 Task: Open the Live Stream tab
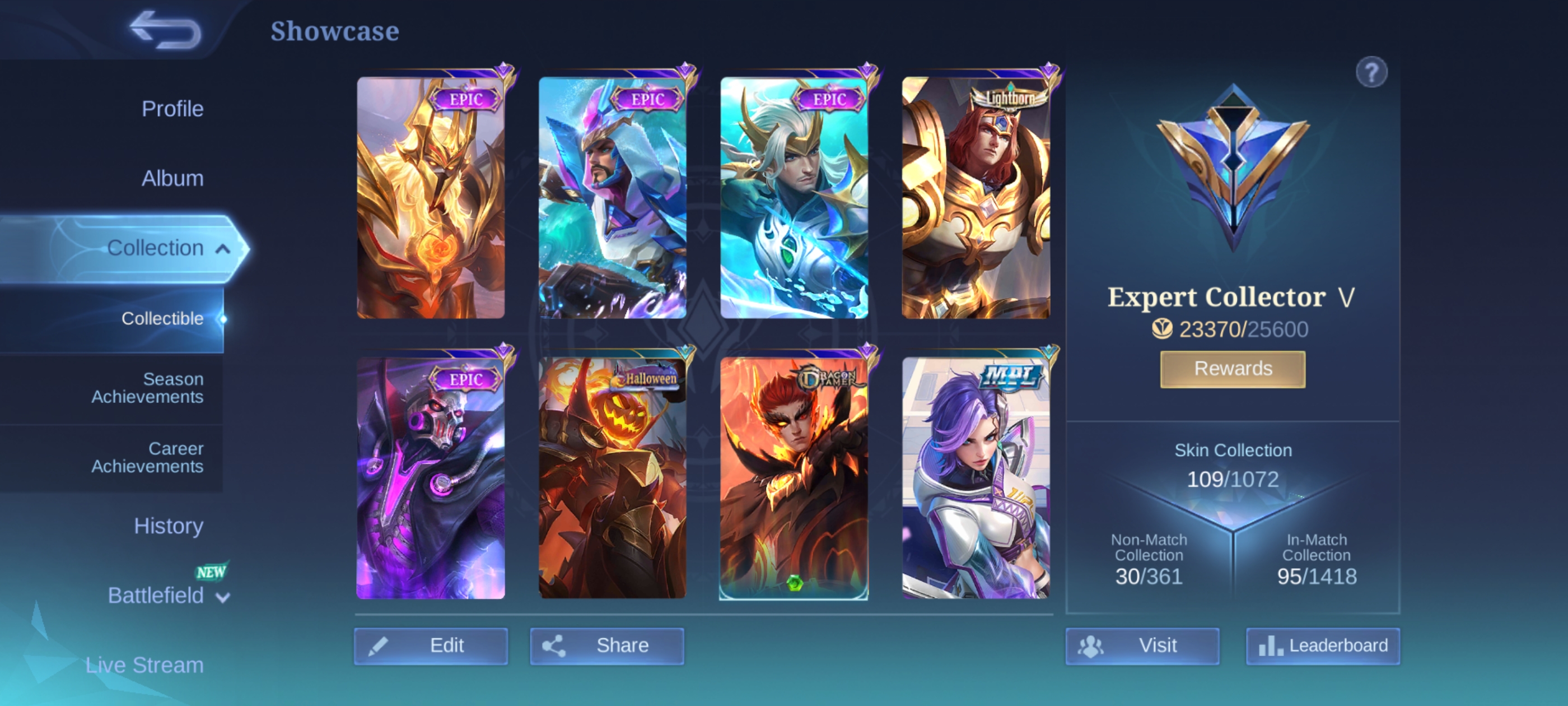click(x=144, y=665)
